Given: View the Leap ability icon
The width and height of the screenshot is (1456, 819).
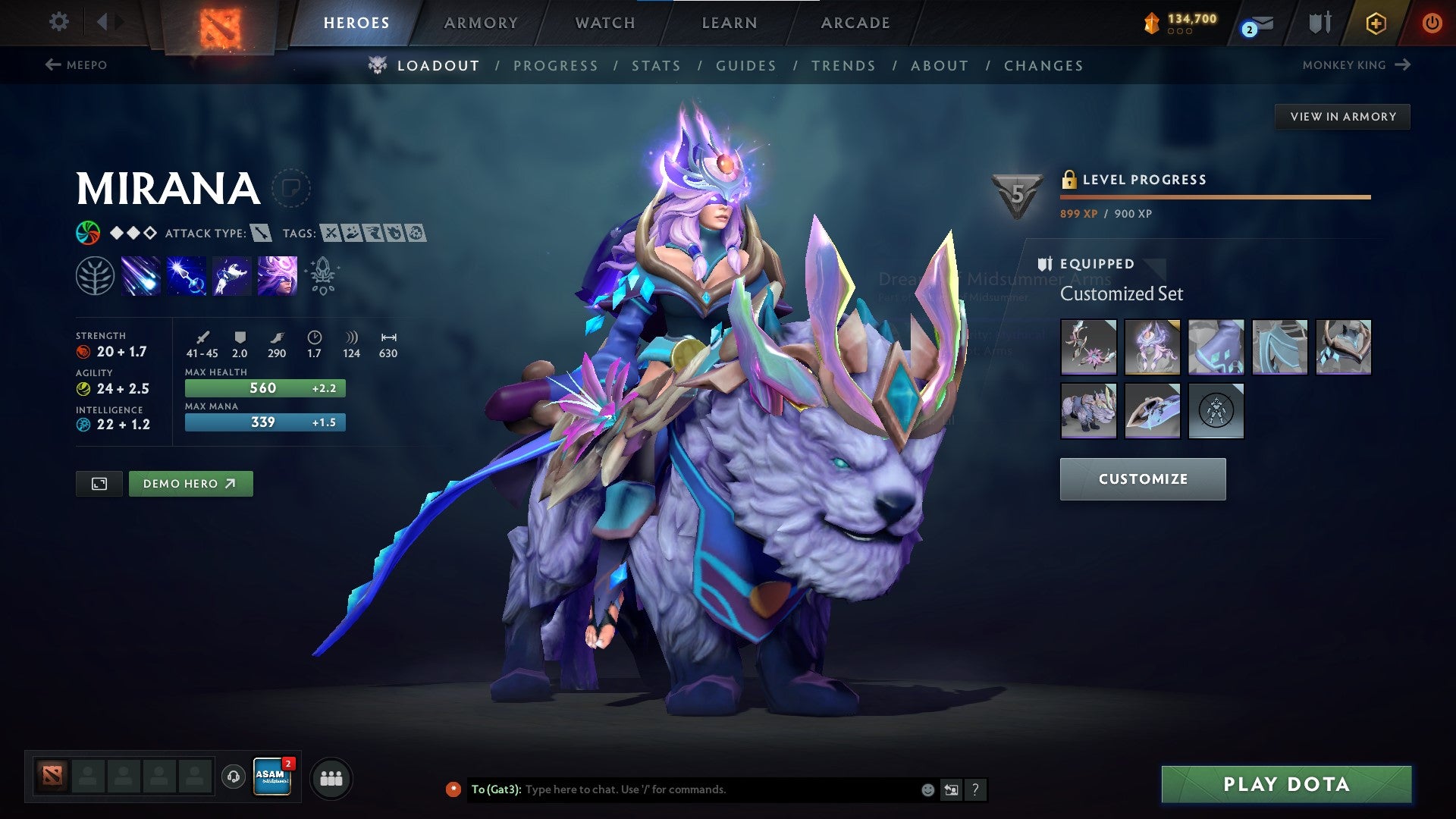Looking at the screenshot, I should [231, 275].
